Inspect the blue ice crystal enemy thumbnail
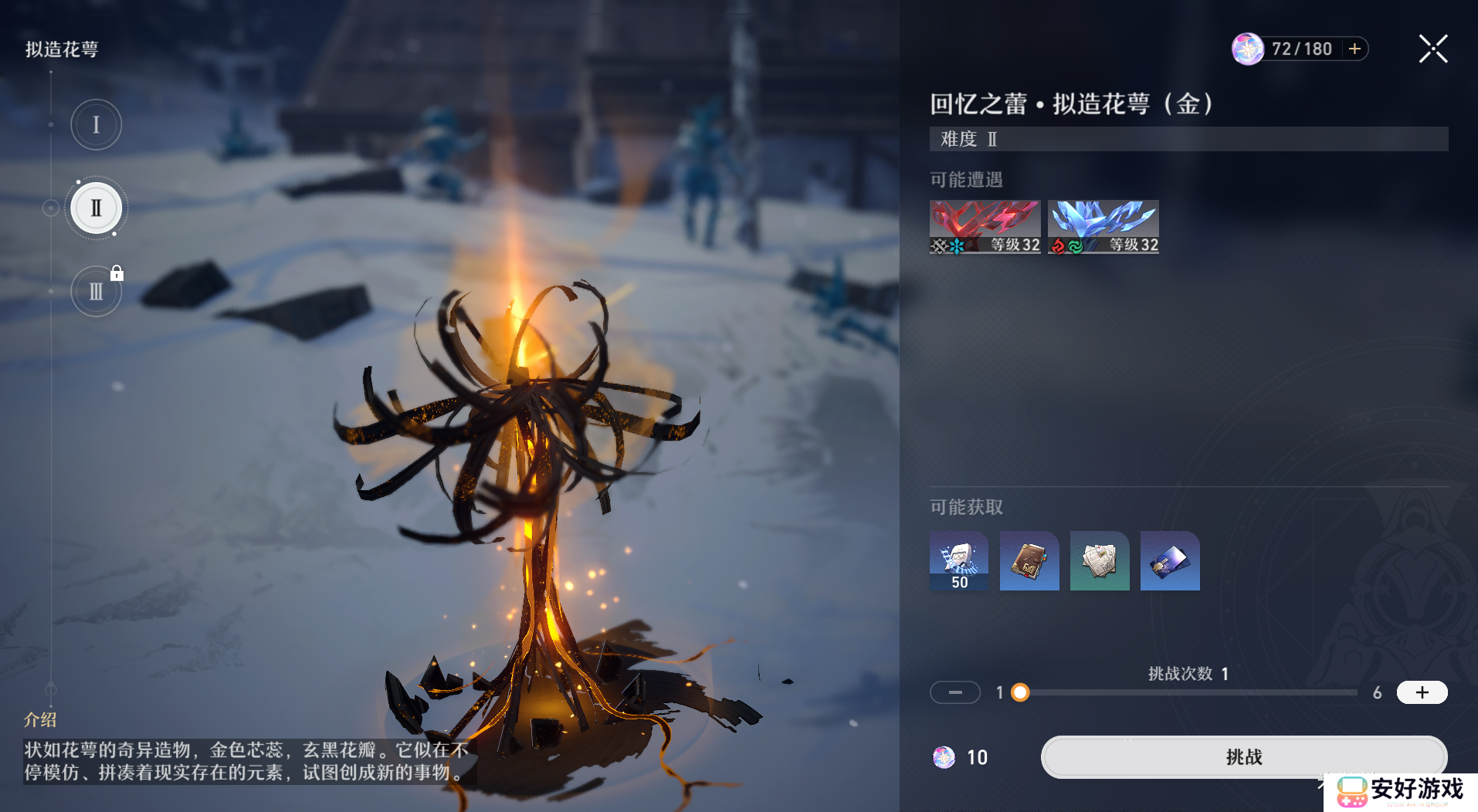 [x=1103, y=227]
